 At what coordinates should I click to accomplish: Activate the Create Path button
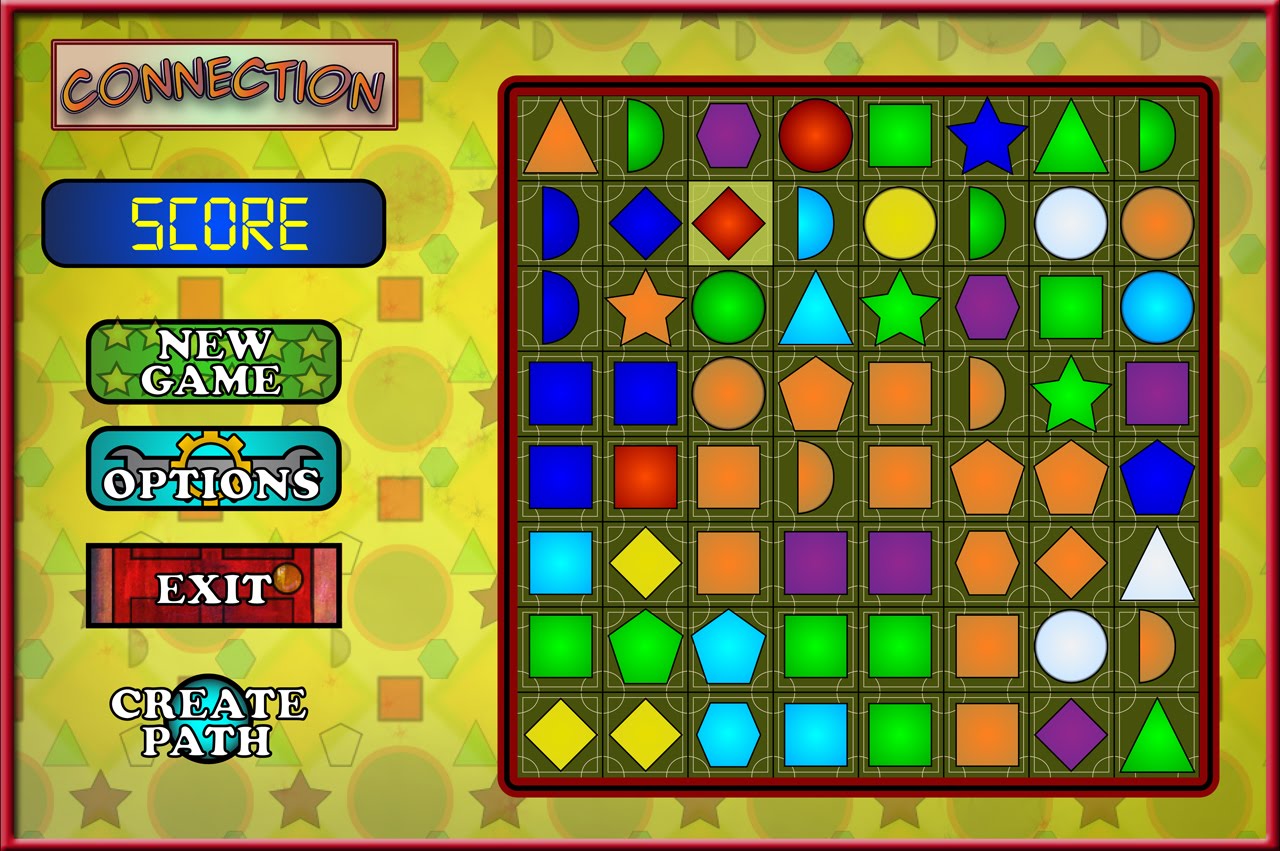209,721
